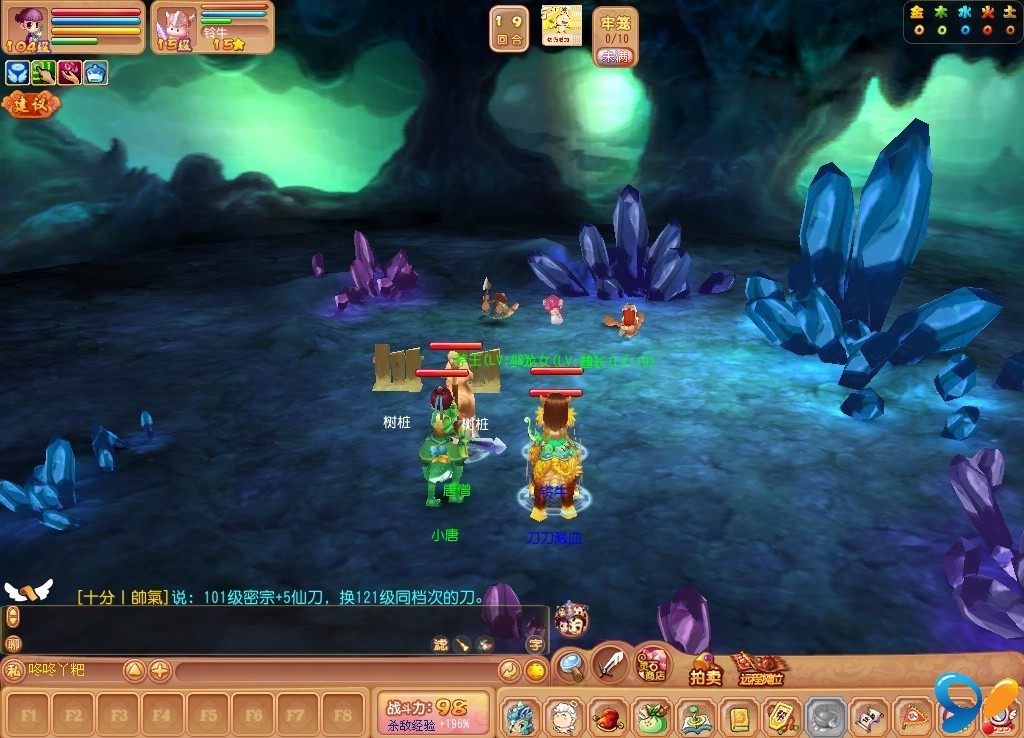Click the 私 private chat channel button
Screen dimensions: 1024x738
point(13,670)
